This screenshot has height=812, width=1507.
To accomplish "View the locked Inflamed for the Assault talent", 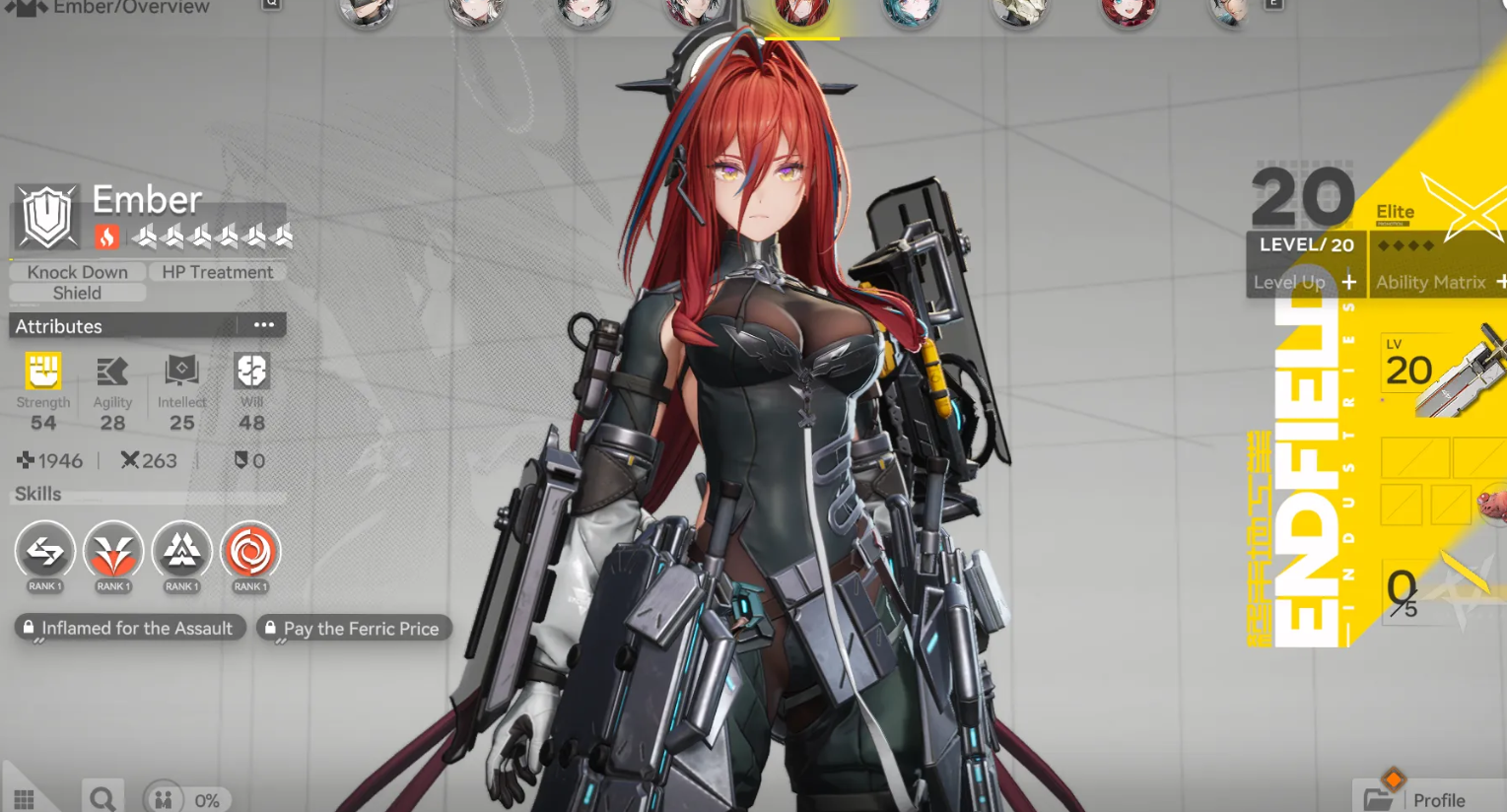I will pyautogui.click(x=129, y=628).
